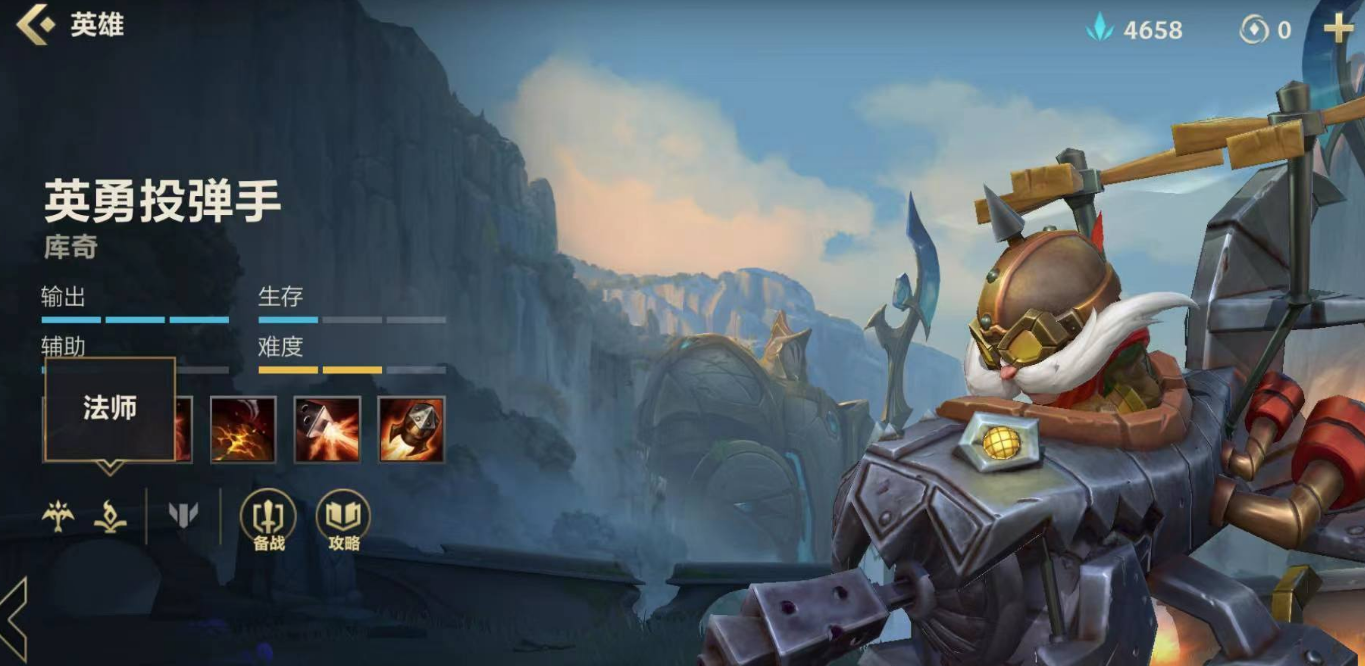This screenshot has width=1365, height=666.
Task: Tap the grey lane position icon
Action: point(183,516)
